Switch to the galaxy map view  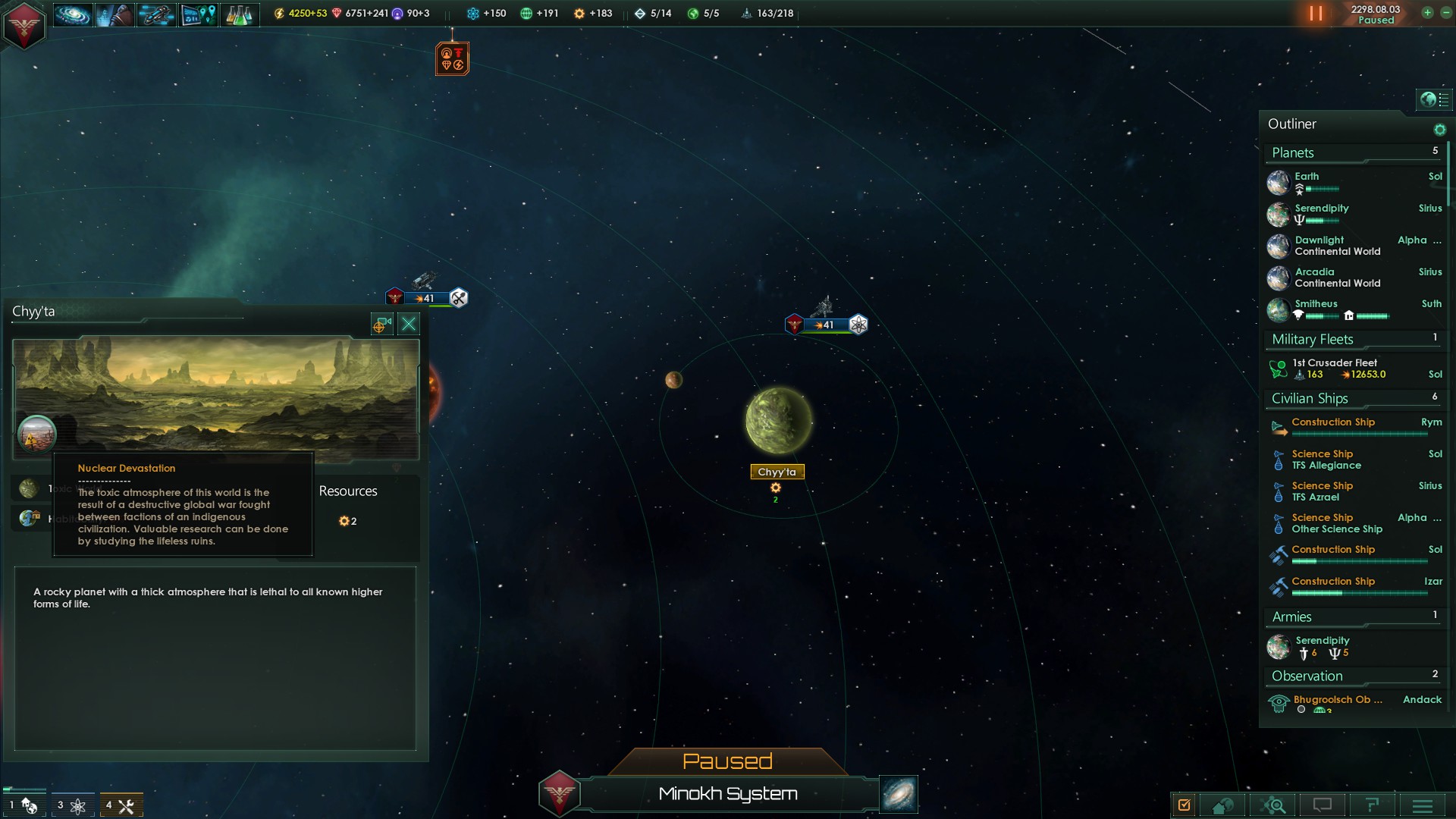[899, 793]
